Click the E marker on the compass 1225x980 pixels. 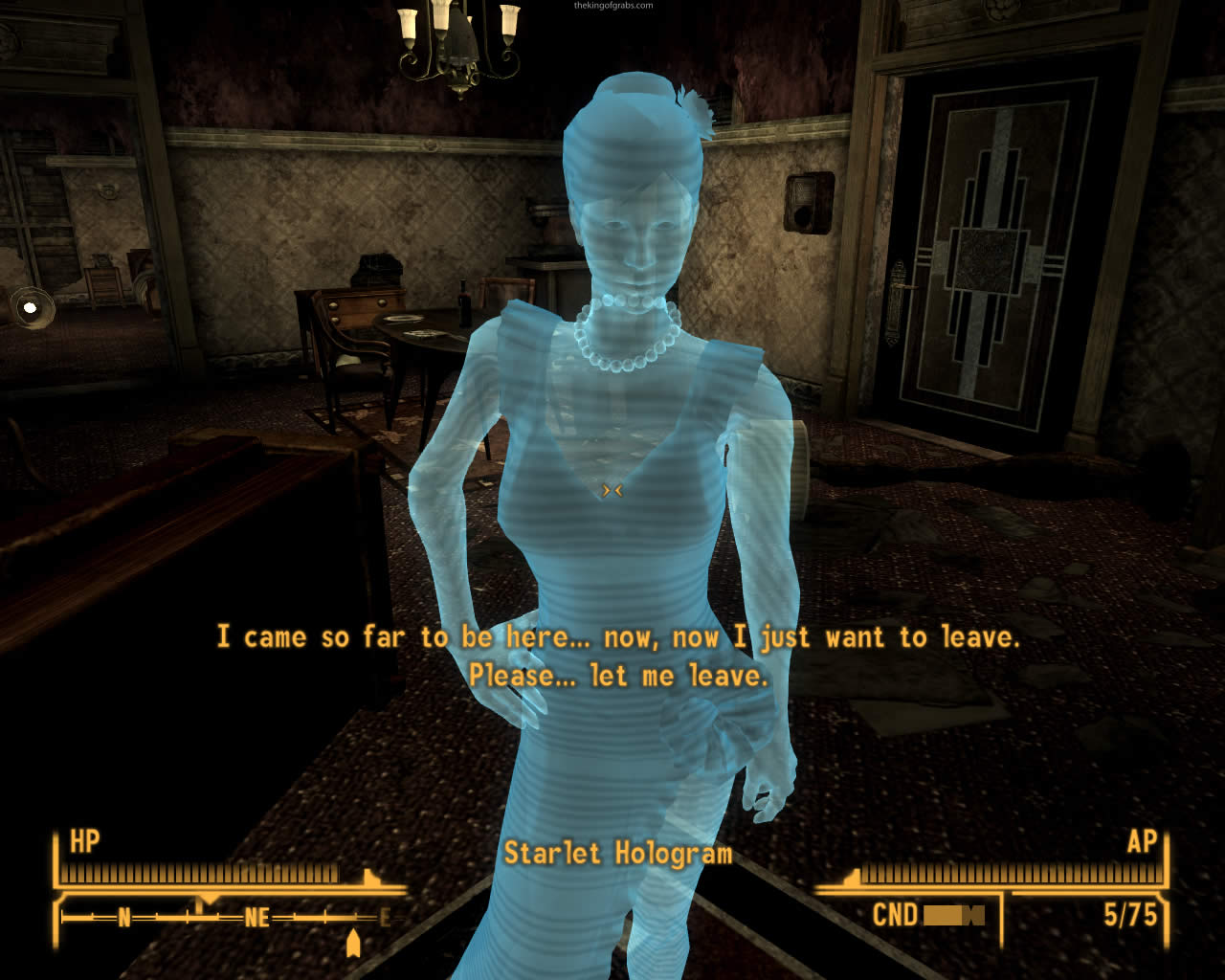[386, 916]
